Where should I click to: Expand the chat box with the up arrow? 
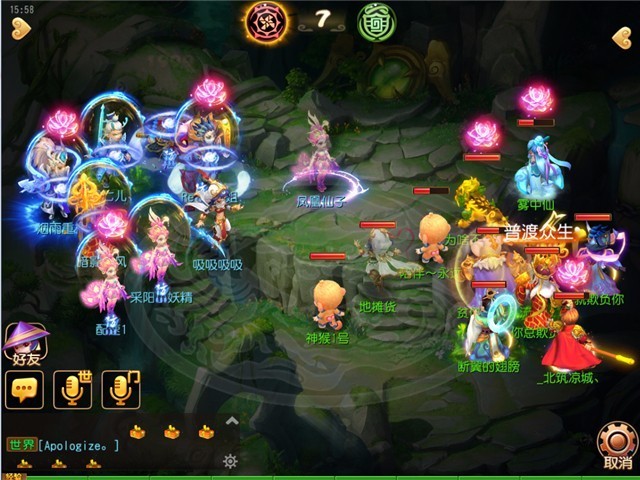pos(232,421)
